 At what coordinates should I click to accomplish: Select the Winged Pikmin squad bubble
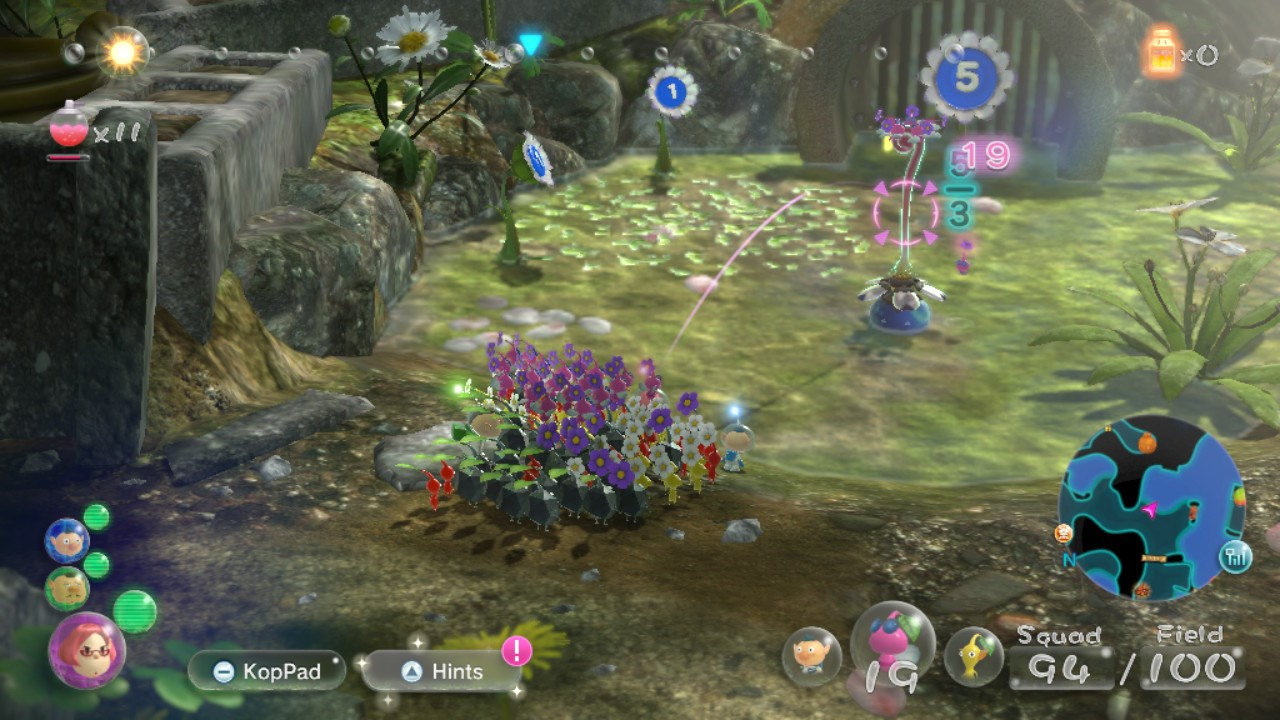892,647
